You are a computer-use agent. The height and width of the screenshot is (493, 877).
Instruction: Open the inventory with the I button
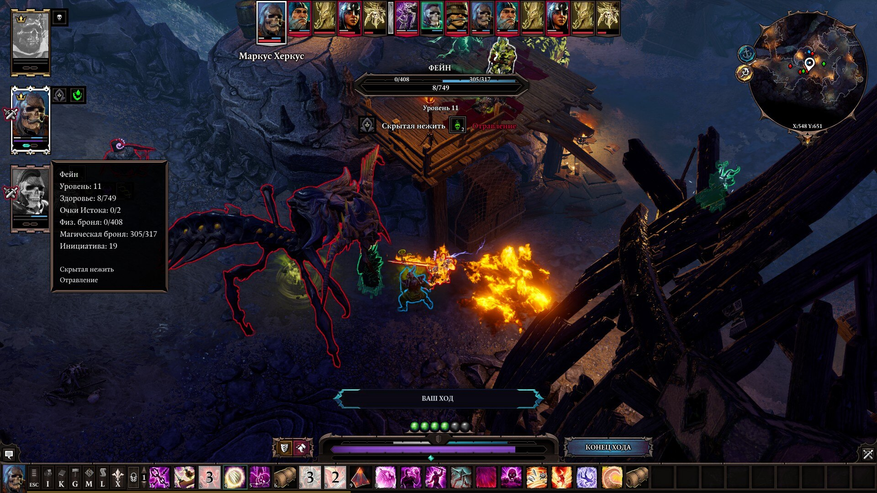click(x=47, y=478)
